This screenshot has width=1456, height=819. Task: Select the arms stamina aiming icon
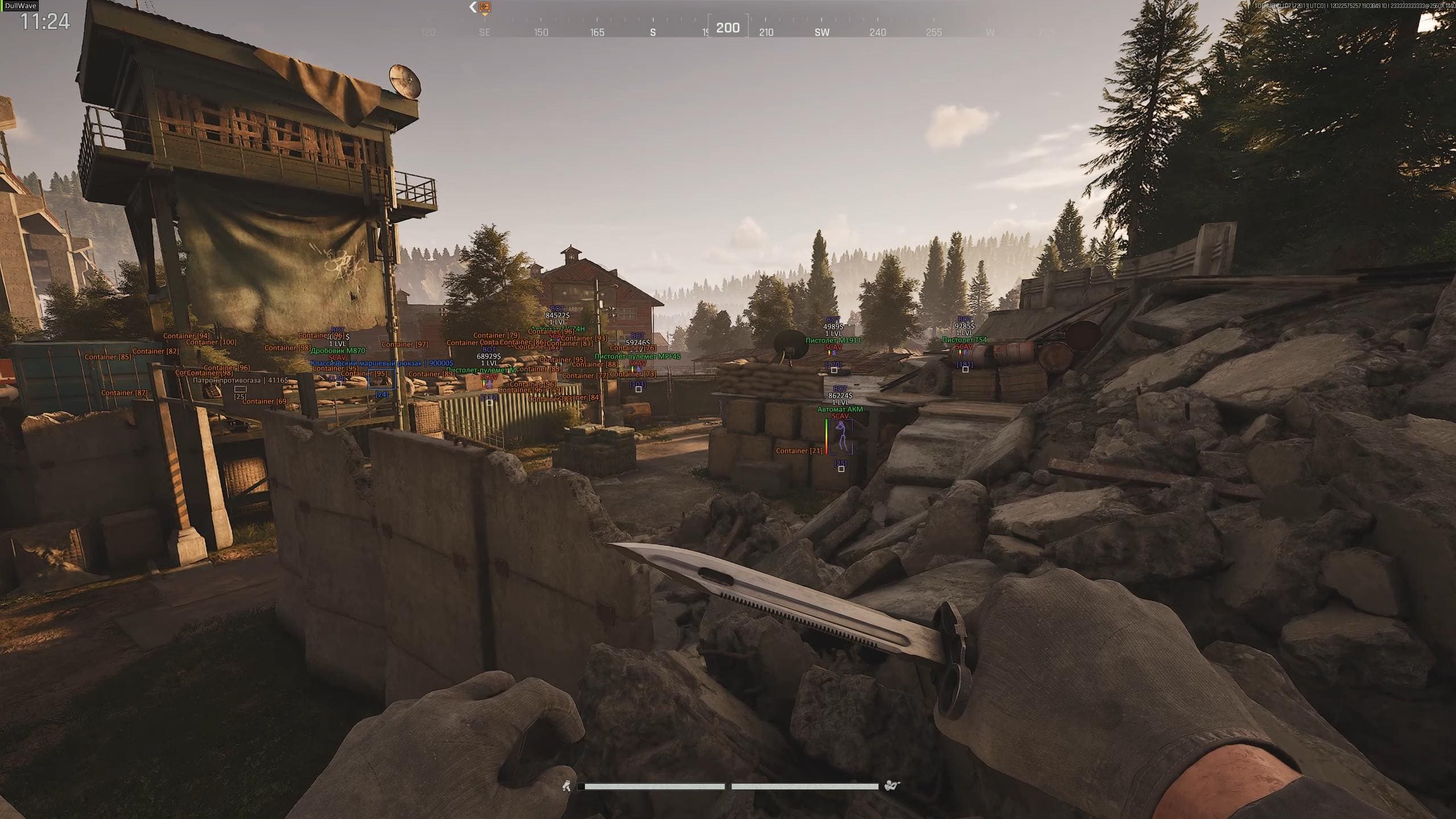(891, 786)
